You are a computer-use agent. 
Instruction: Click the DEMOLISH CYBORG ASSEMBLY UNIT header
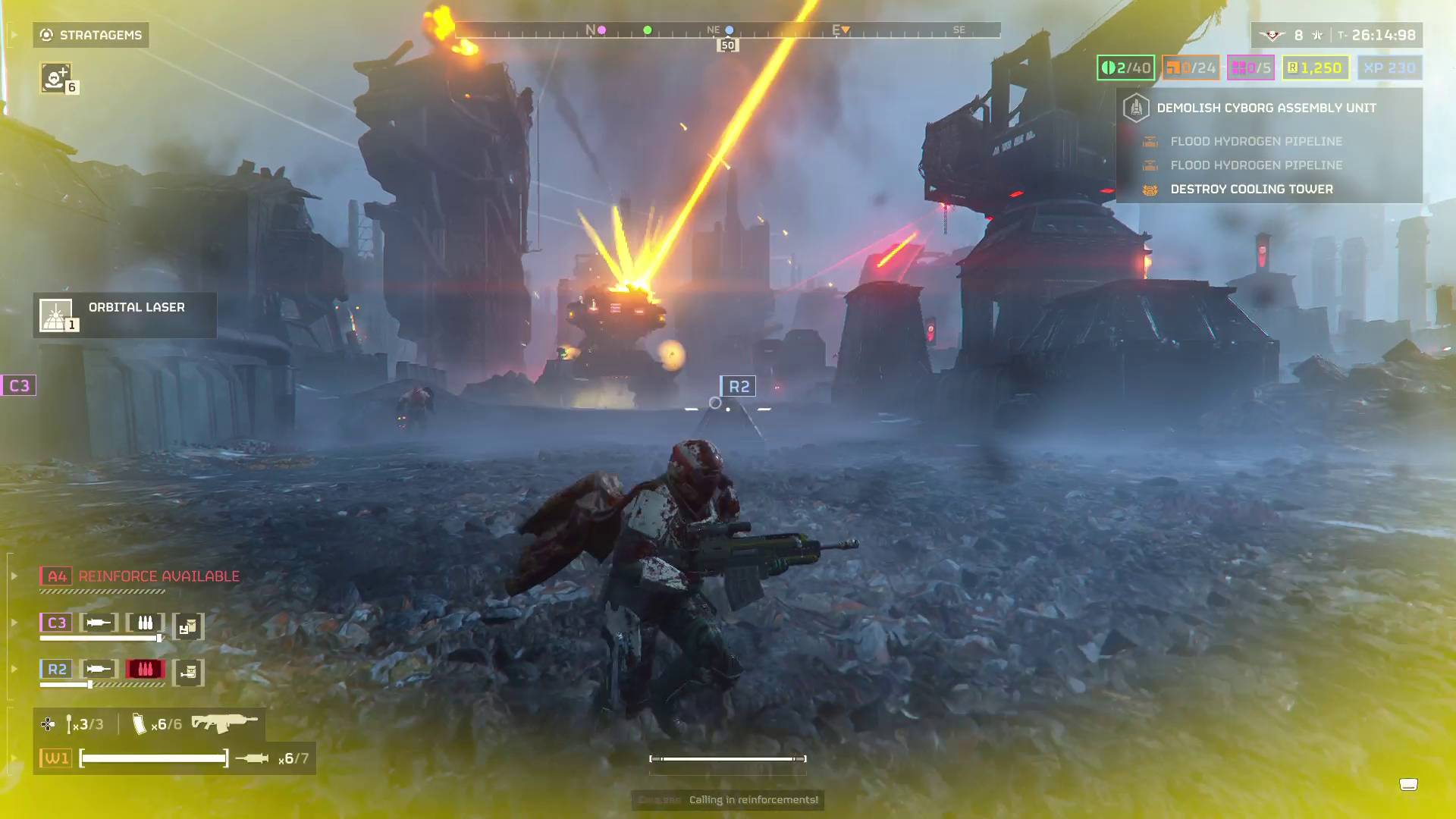point(1266,107)
